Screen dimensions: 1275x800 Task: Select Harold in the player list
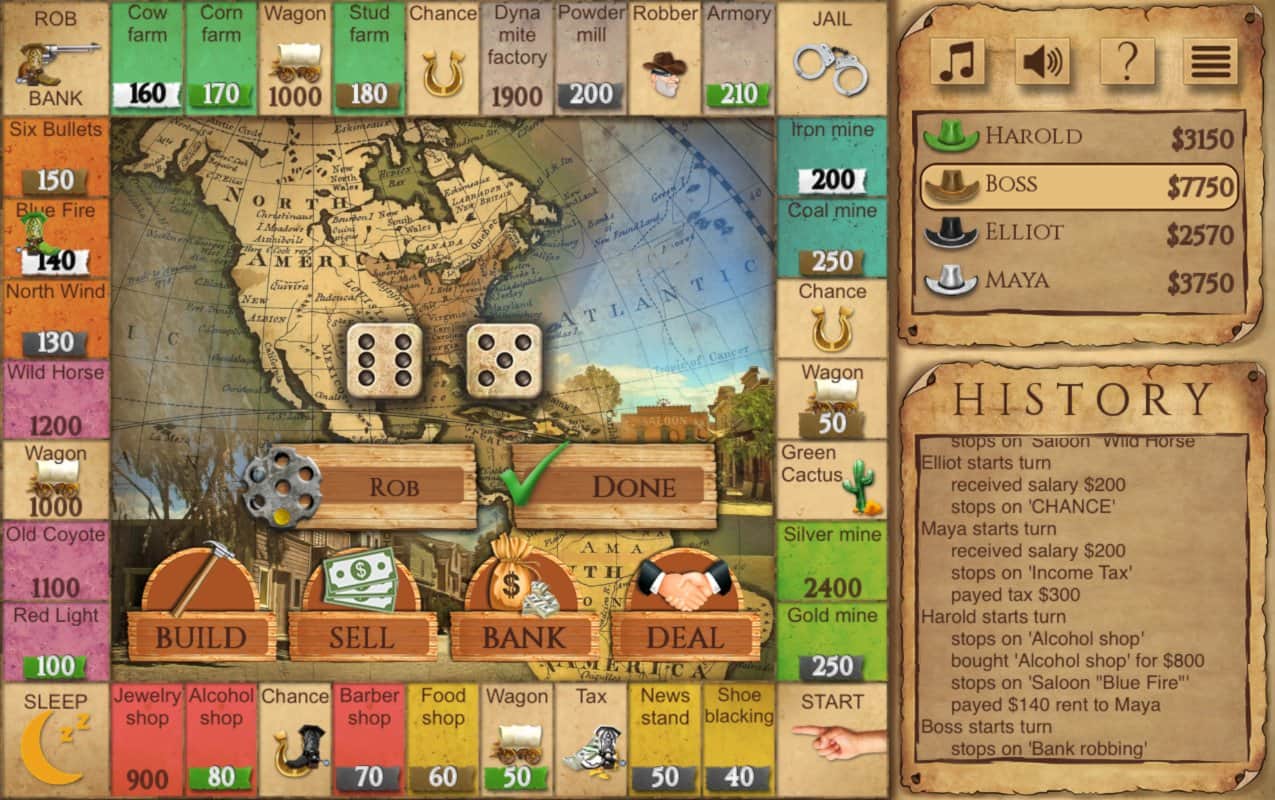point(1079,138)
